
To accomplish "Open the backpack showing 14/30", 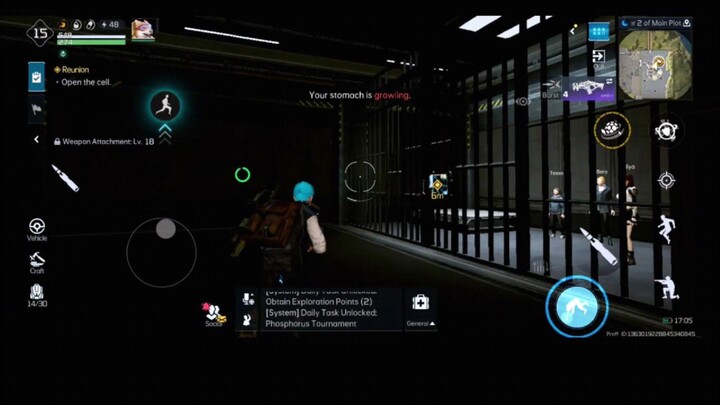I will click(37, 294).
